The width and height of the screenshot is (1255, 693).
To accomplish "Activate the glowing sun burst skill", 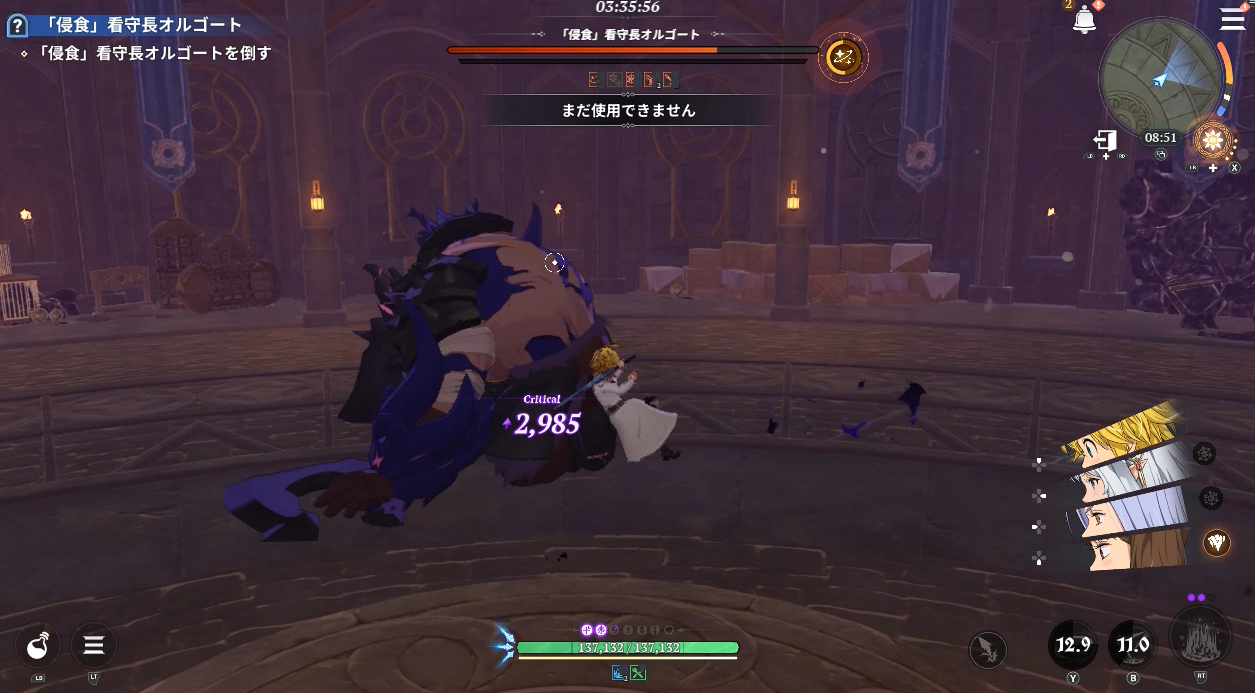I will click(1213, 141).
